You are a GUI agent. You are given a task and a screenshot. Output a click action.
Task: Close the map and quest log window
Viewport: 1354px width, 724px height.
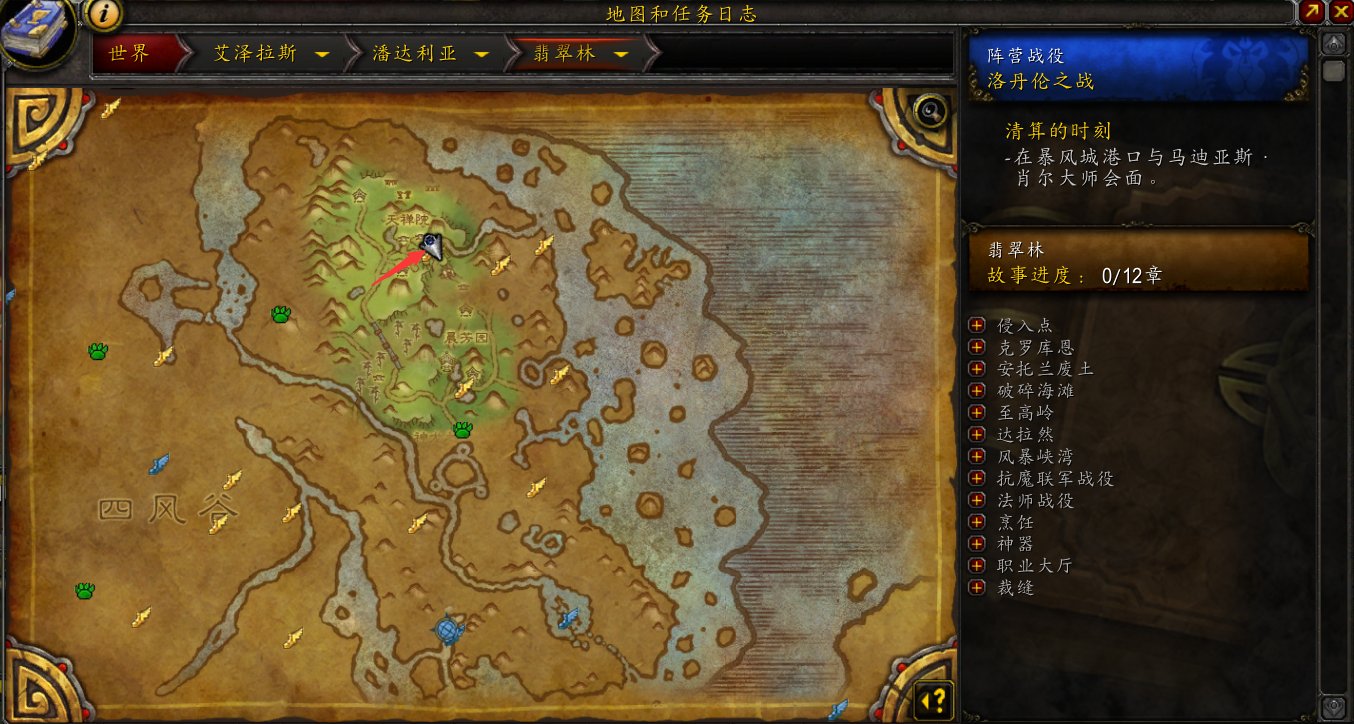[1341, 12]
